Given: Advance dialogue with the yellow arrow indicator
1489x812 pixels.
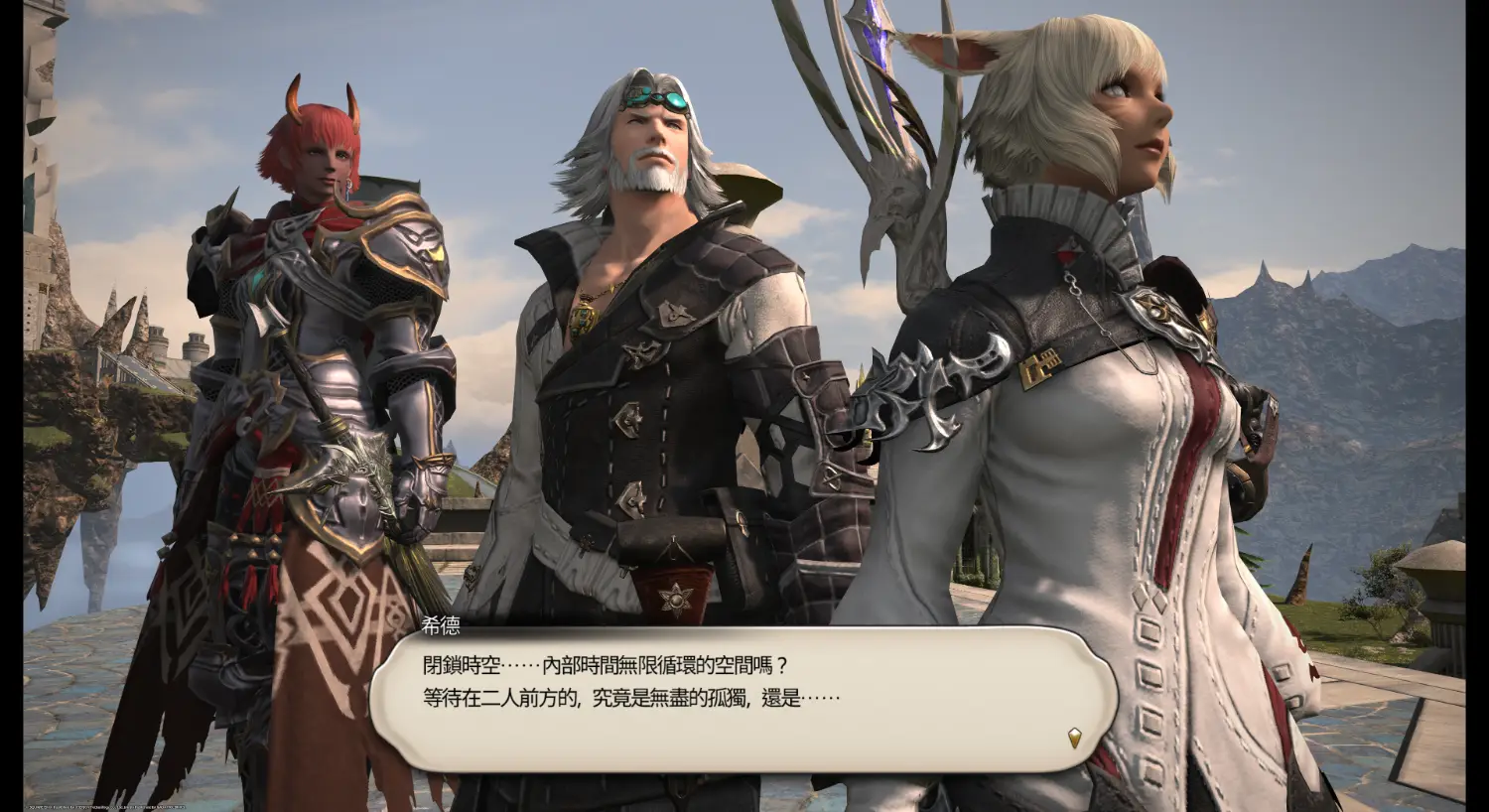Looking at the screenshot, I should tap(1074, 737).
